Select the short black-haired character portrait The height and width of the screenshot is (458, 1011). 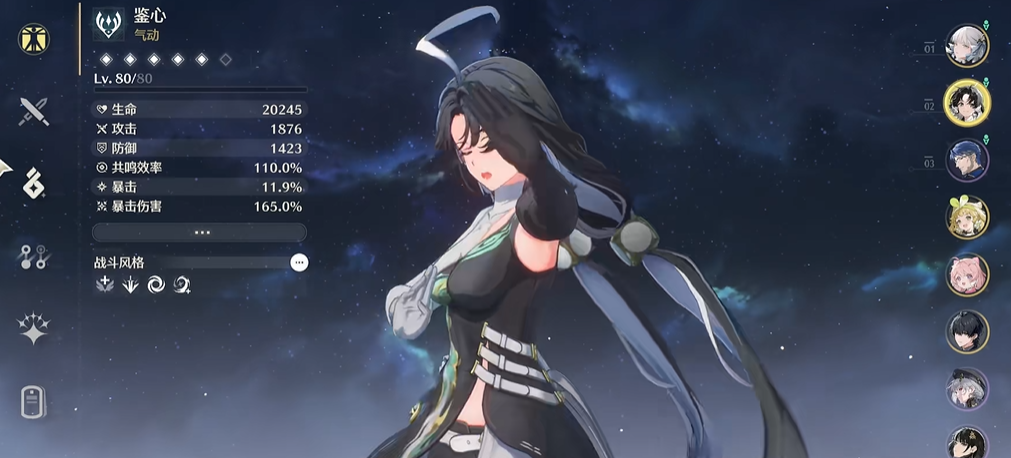point(967,332)
